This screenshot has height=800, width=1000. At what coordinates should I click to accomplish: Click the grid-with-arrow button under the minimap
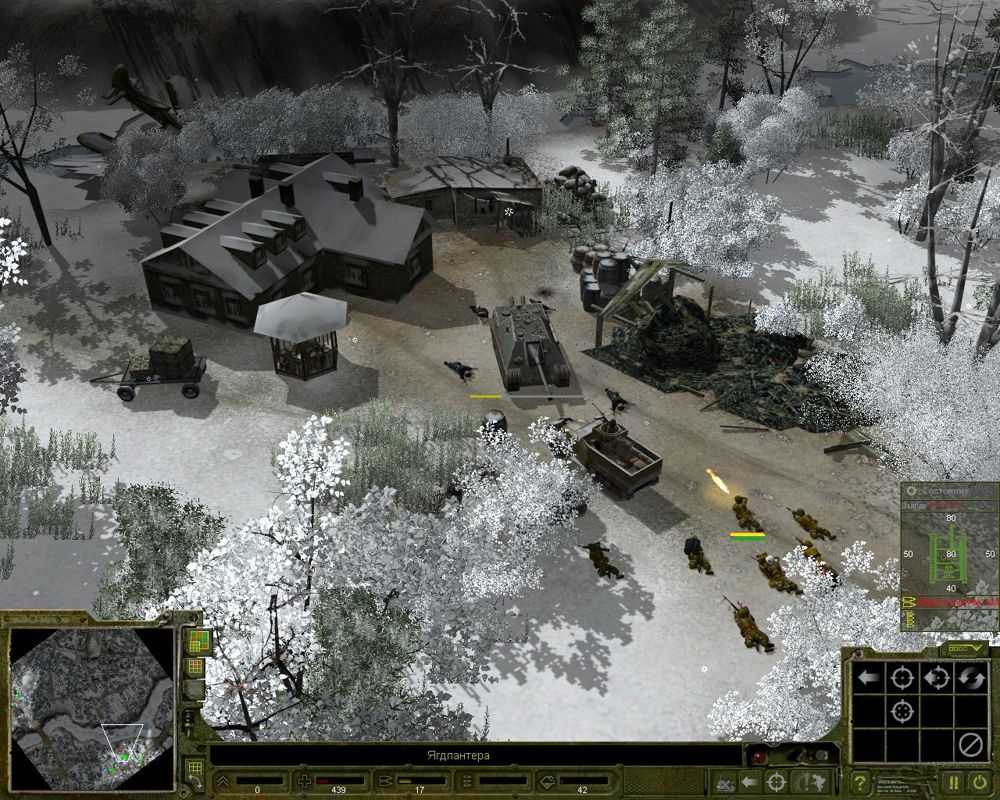[195, 769]
